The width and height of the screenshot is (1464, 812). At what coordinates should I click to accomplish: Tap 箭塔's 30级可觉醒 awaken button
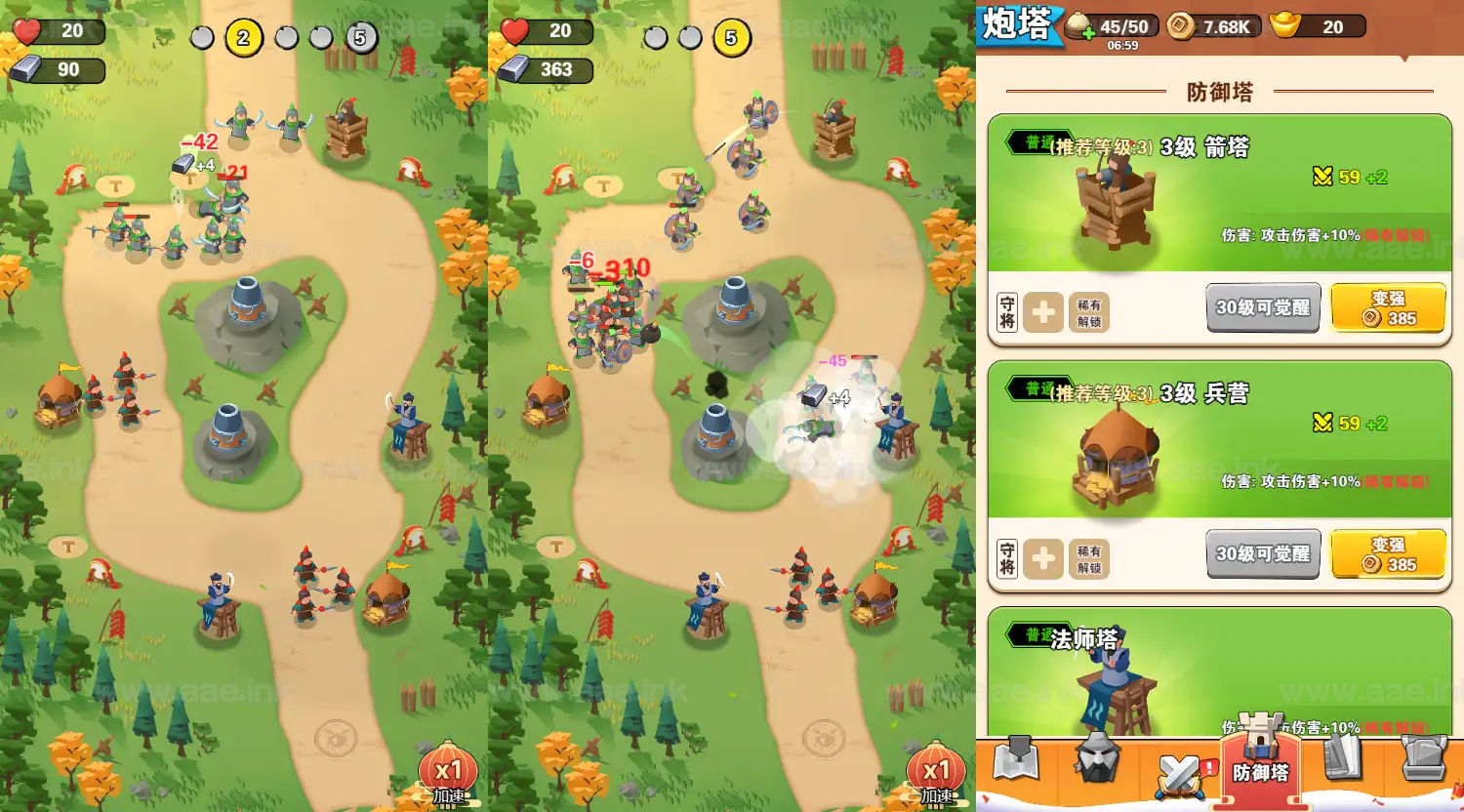[x=1263, y=307]
